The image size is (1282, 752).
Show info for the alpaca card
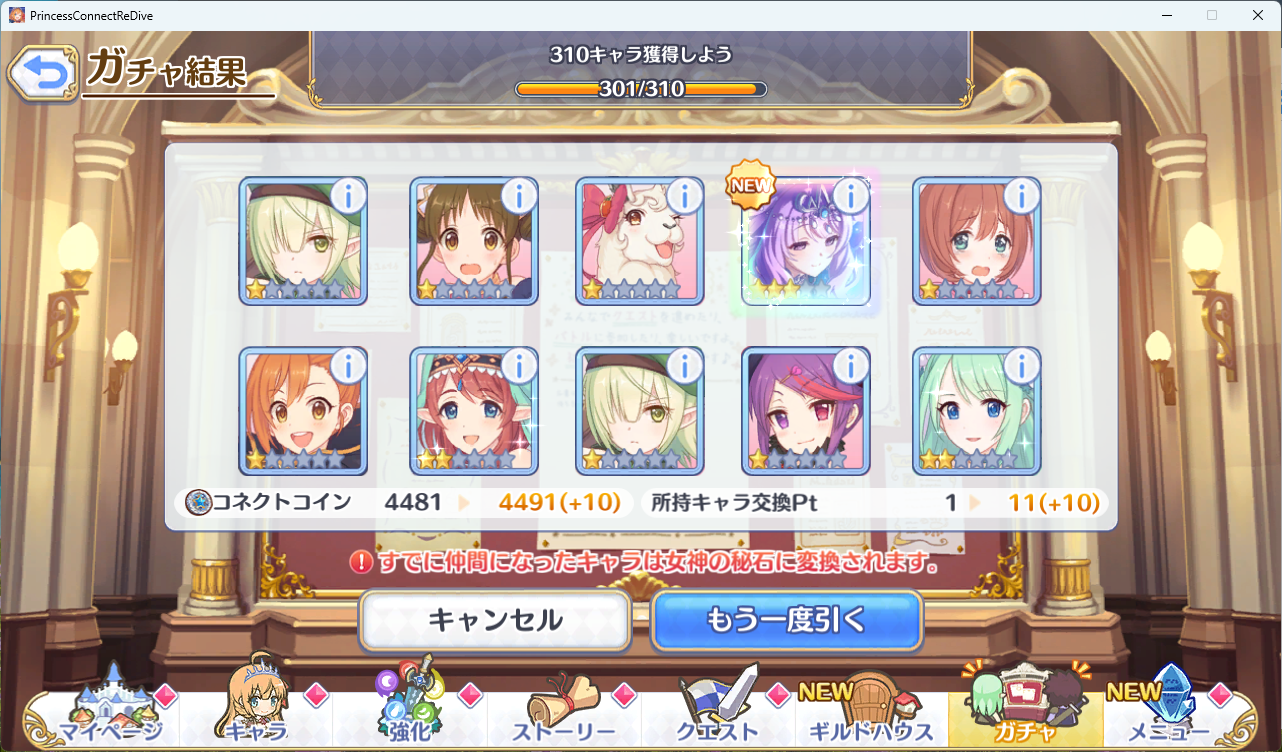pos(685,197)
